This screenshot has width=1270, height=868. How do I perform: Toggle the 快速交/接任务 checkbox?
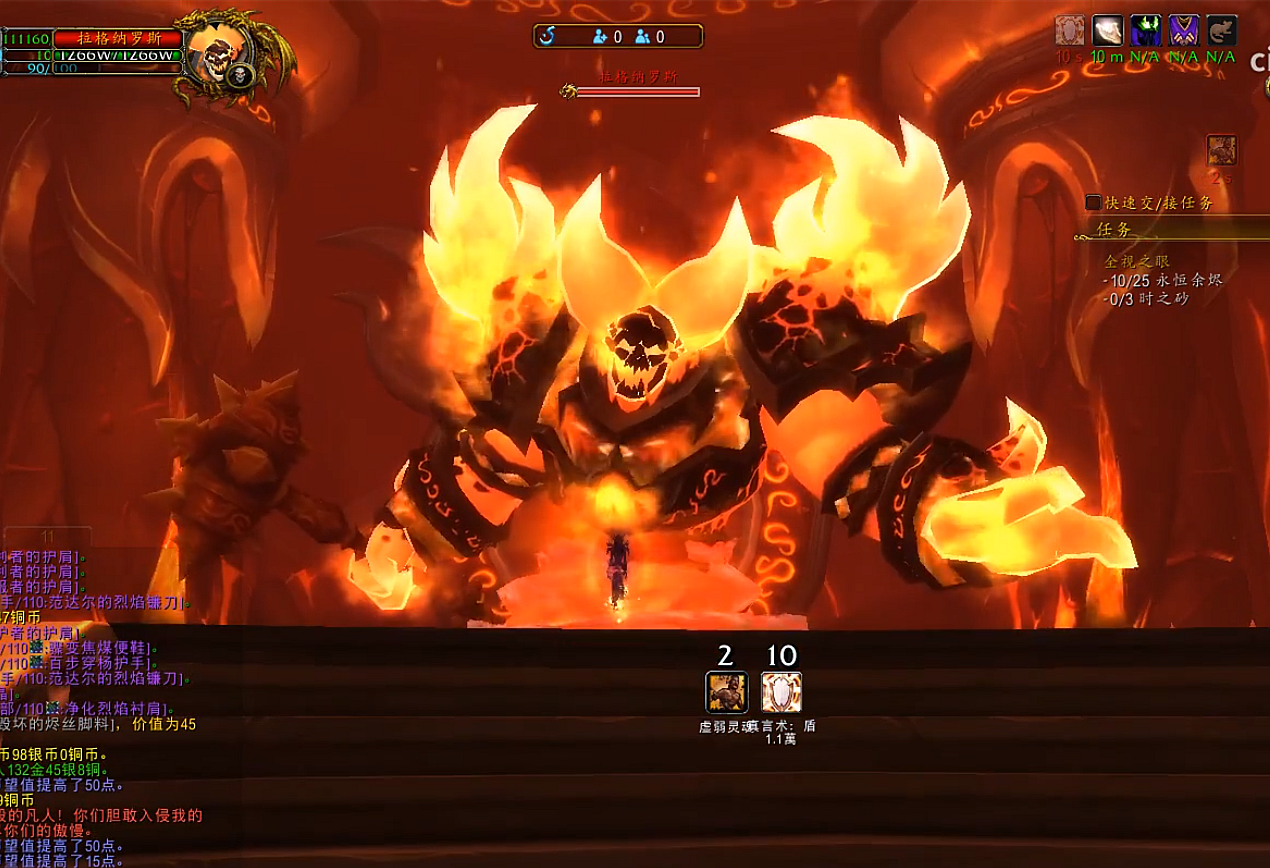click(1094, 202)
